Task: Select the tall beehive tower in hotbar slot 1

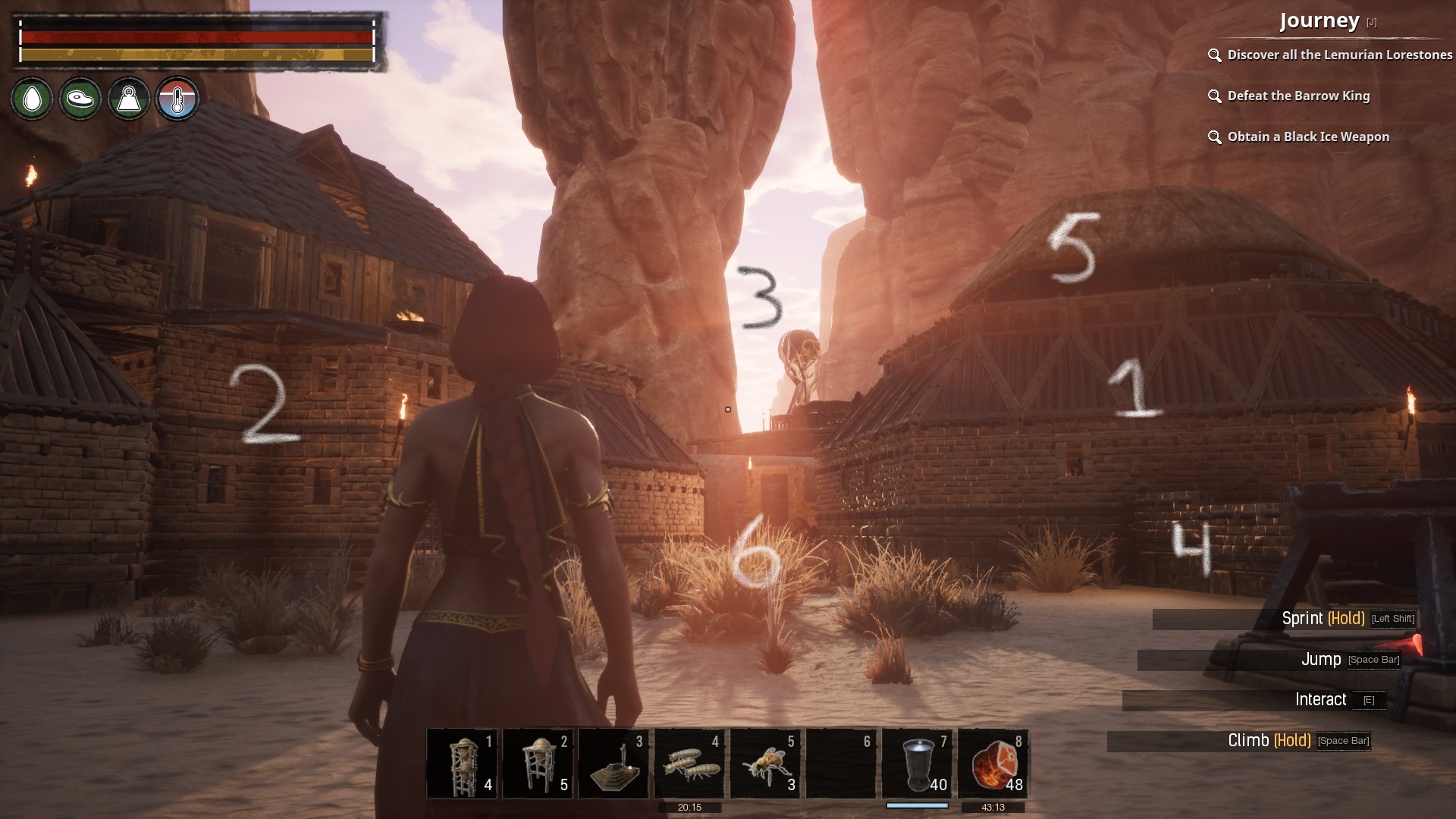Action: (462, 764)
